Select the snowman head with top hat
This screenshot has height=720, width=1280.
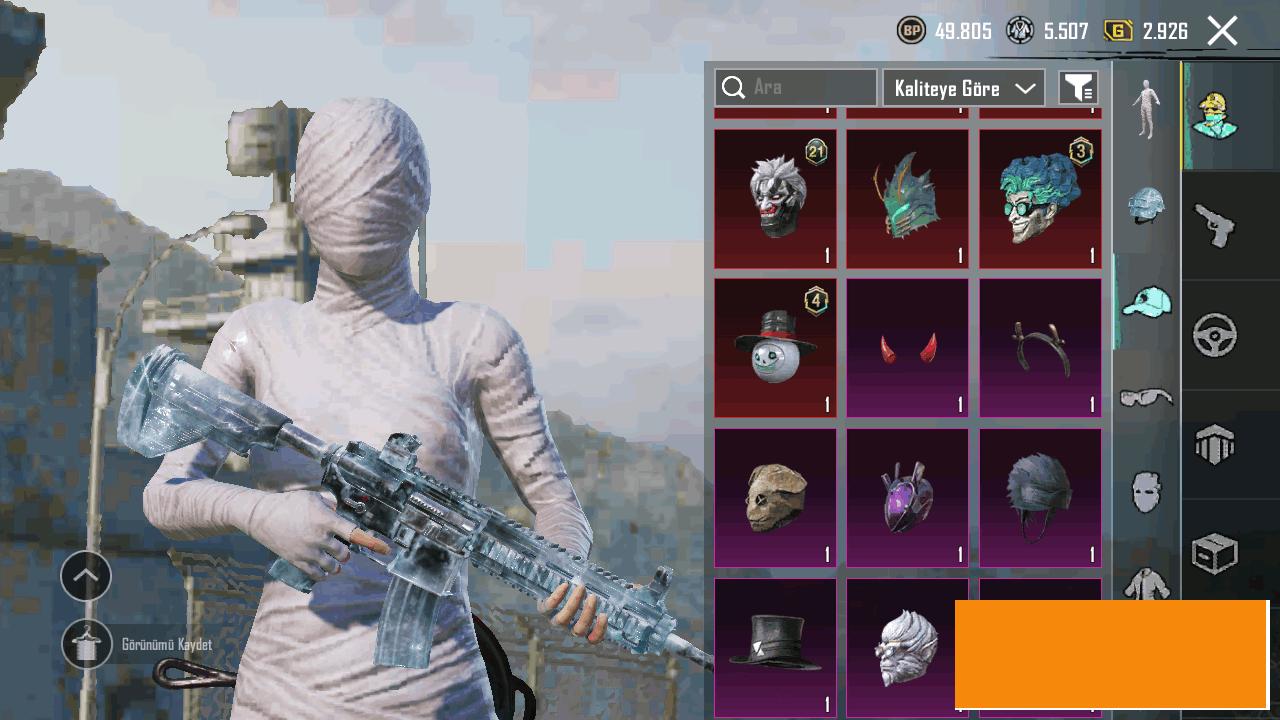[x=775, y=347]
